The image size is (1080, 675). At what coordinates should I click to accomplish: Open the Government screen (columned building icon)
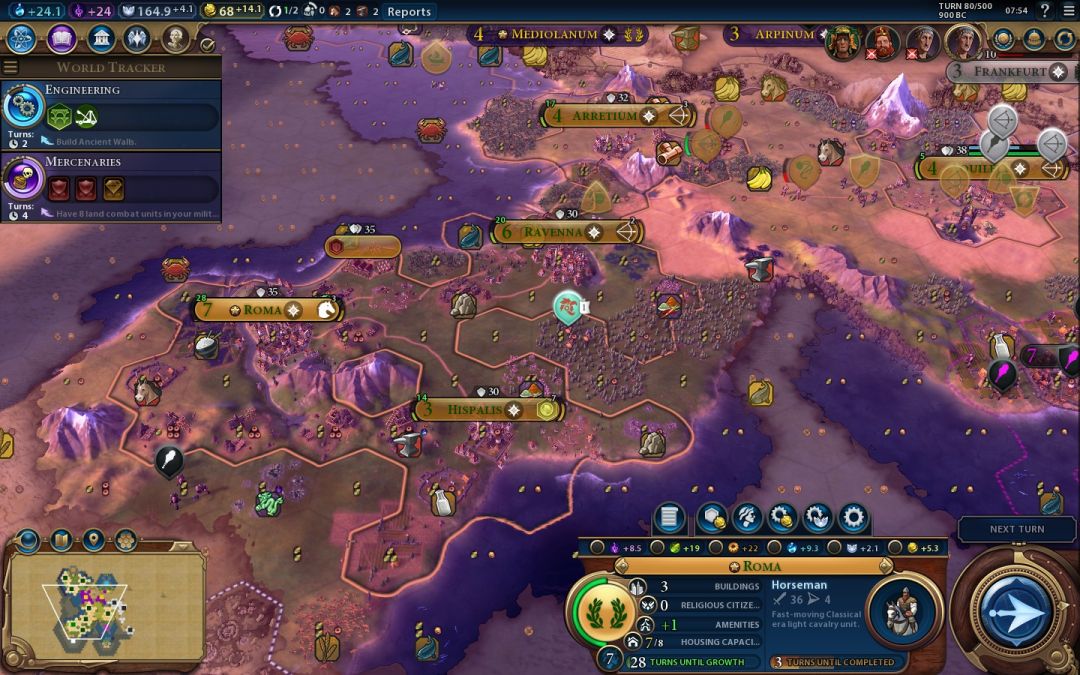pos(100,39)
